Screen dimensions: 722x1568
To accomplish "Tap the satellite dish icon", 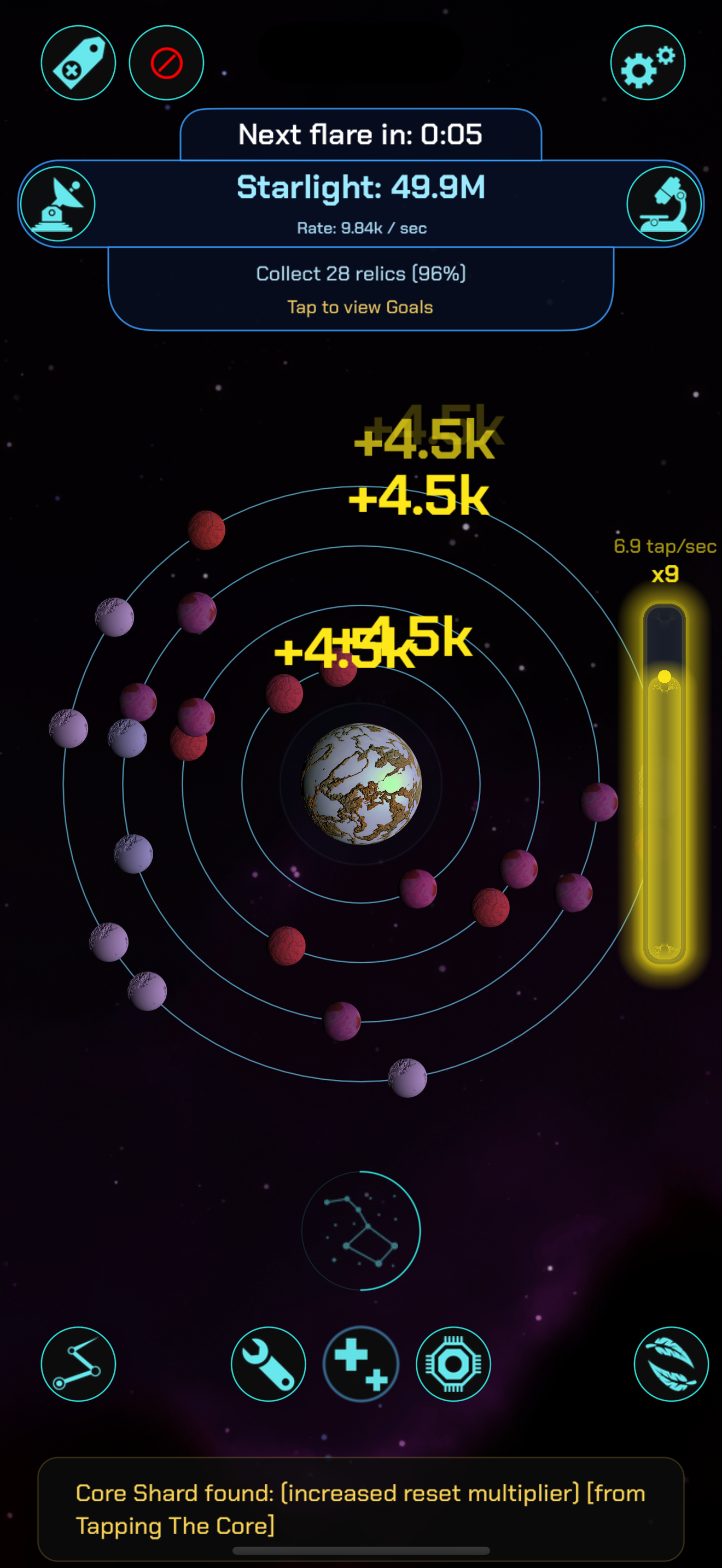I will [58, 204].
